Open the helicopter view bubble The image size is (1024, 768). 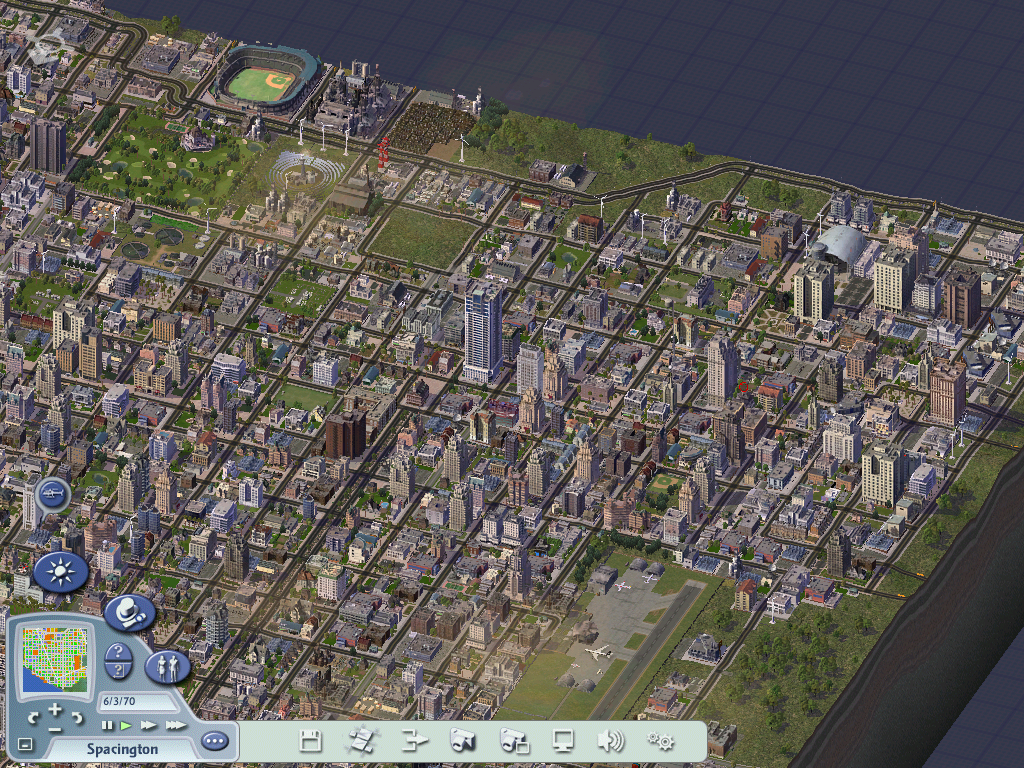[52, 494]
